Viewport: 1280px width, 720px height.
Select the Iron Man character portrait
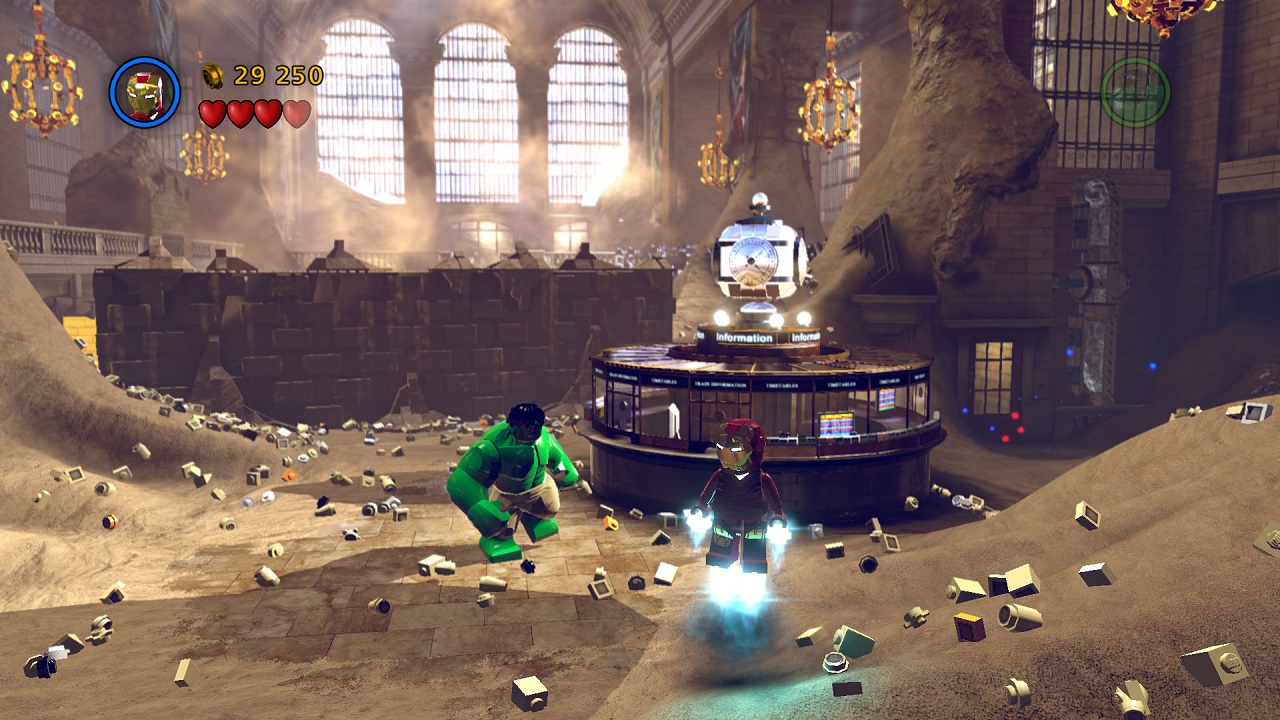coord(145,93)
